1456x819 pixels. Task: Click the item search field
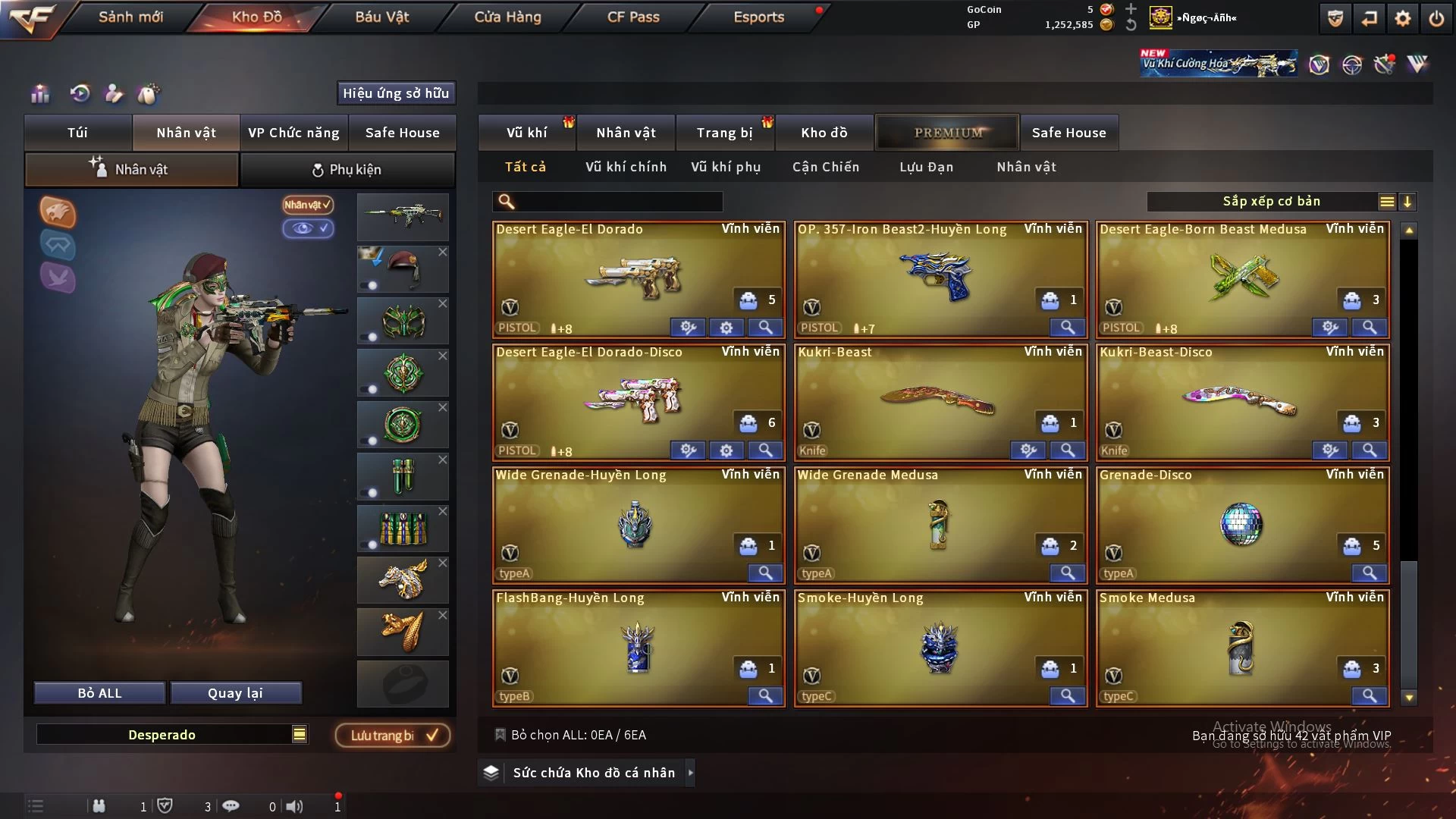[x=618, y=202]
